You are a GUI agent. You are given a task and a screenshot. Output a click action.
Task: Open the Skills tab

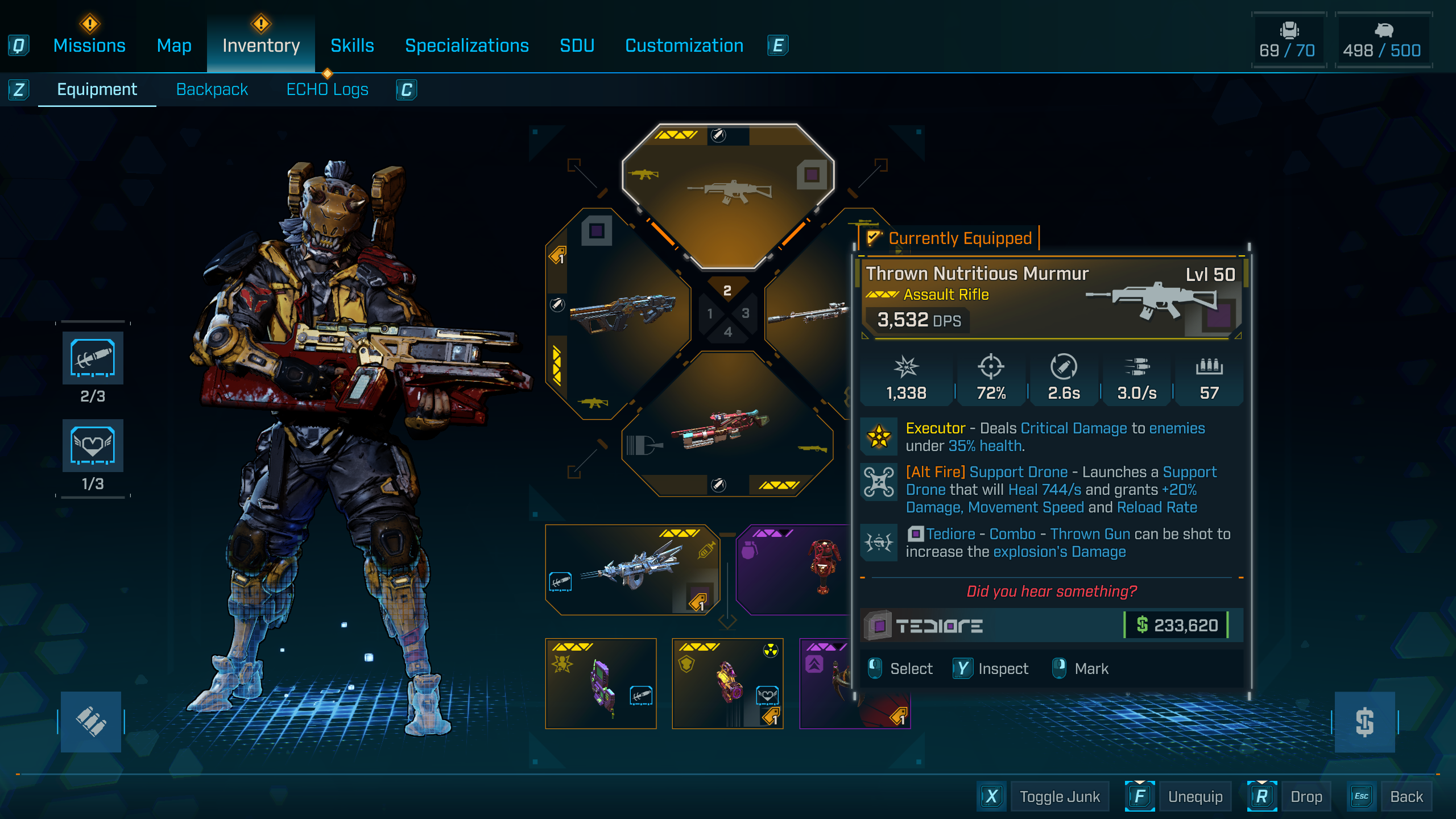pyautogui.click(x=352, y=45)
